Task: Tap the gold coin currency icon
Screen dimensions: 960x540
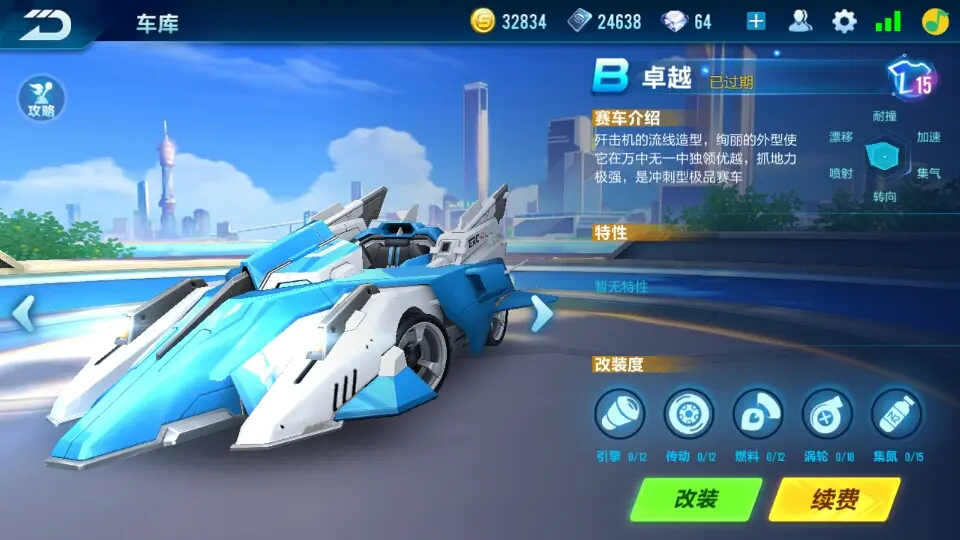Action: click(x=484, y=21)
